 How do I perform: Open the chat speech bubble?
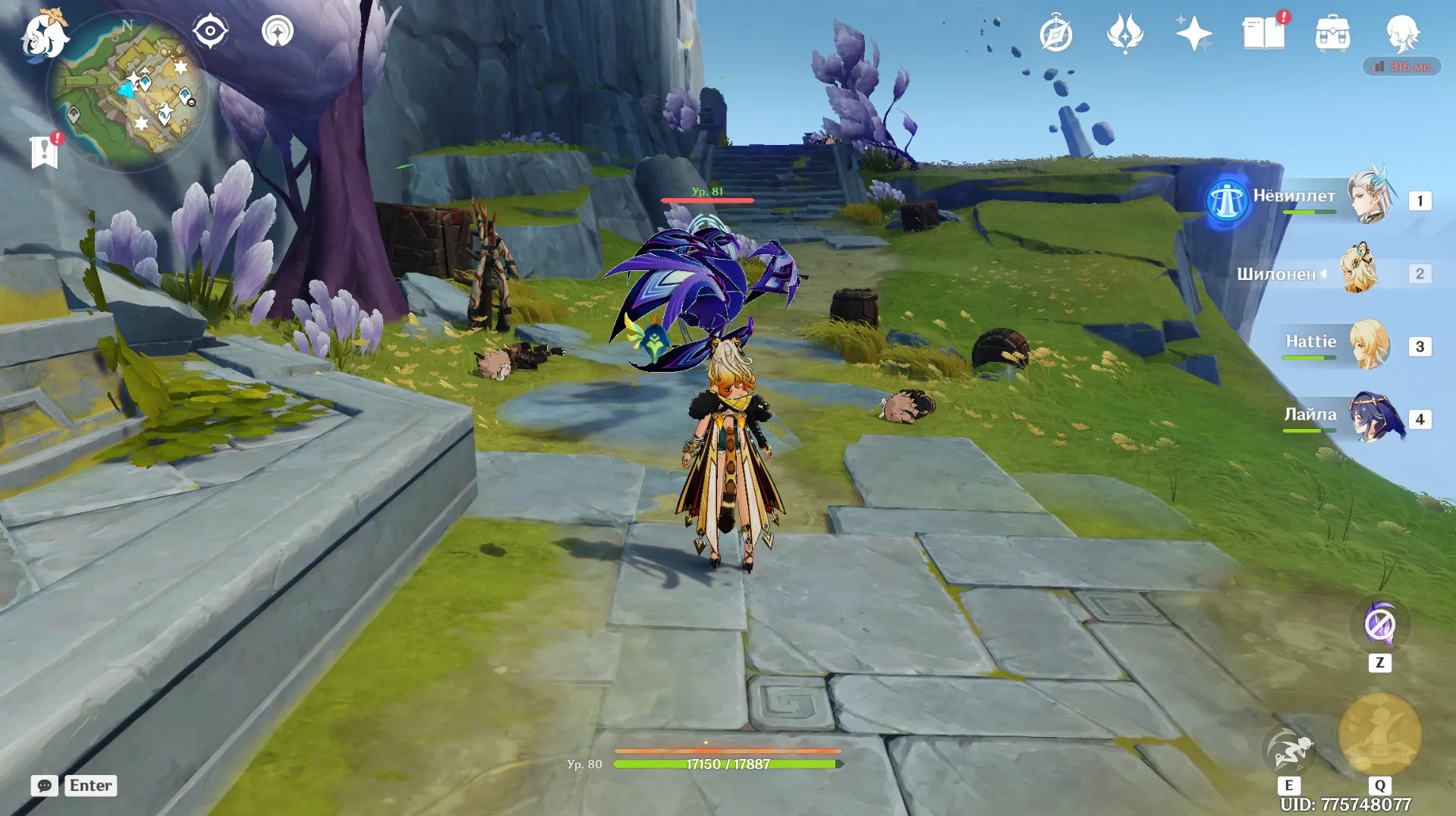pos(44,786)
